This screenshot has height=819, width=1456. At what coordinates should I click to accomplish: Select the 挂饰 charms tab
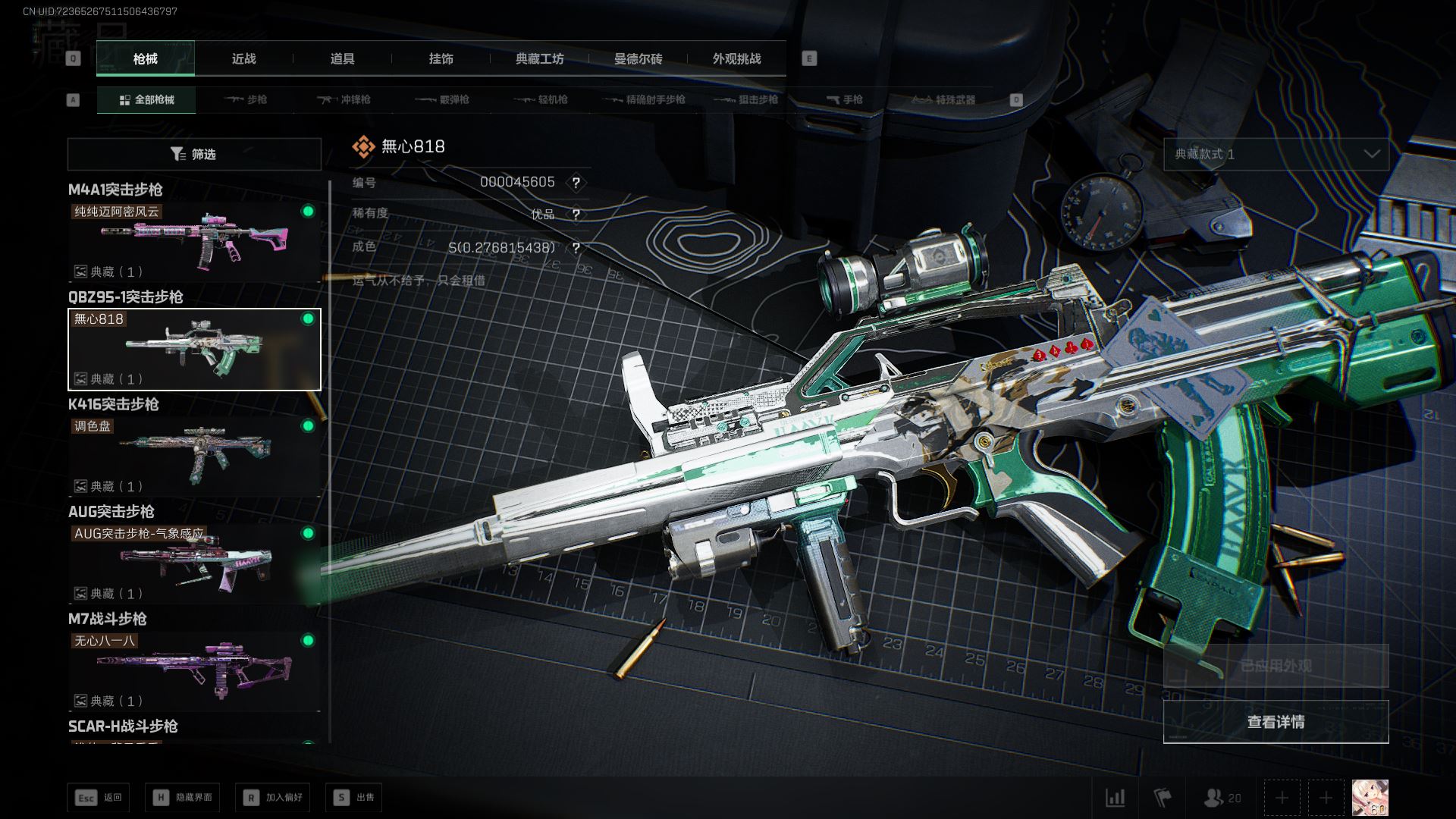pyautogui.click(x=441, y=59)
